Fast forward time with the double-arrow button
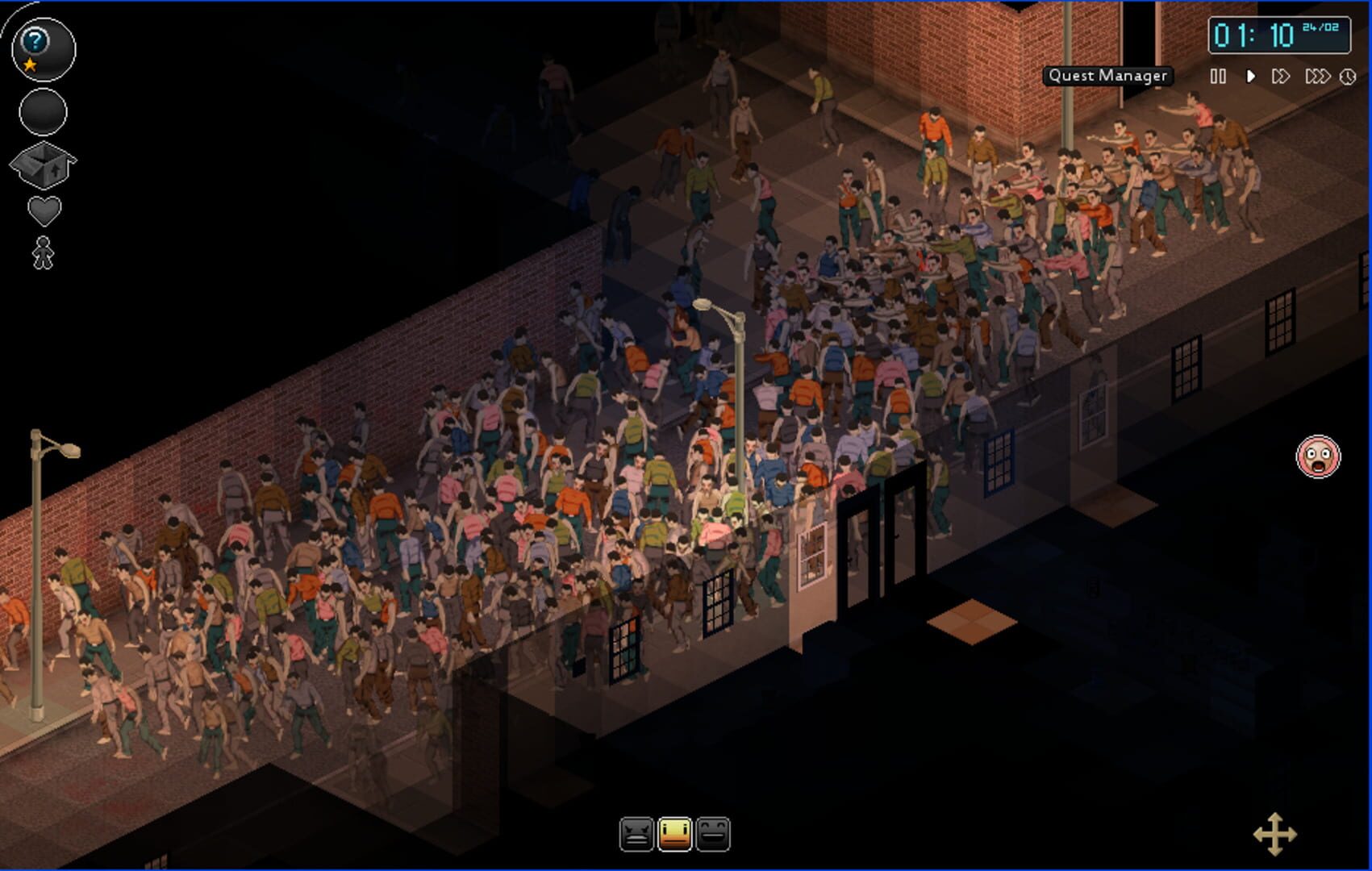 (x=1282, y=77)
